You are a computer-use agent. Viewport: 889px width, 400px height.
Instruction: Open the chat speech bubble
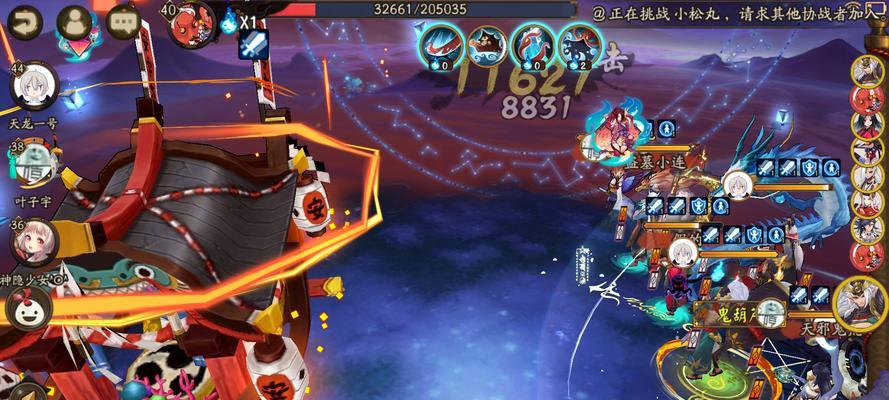(x=123, y=20)
